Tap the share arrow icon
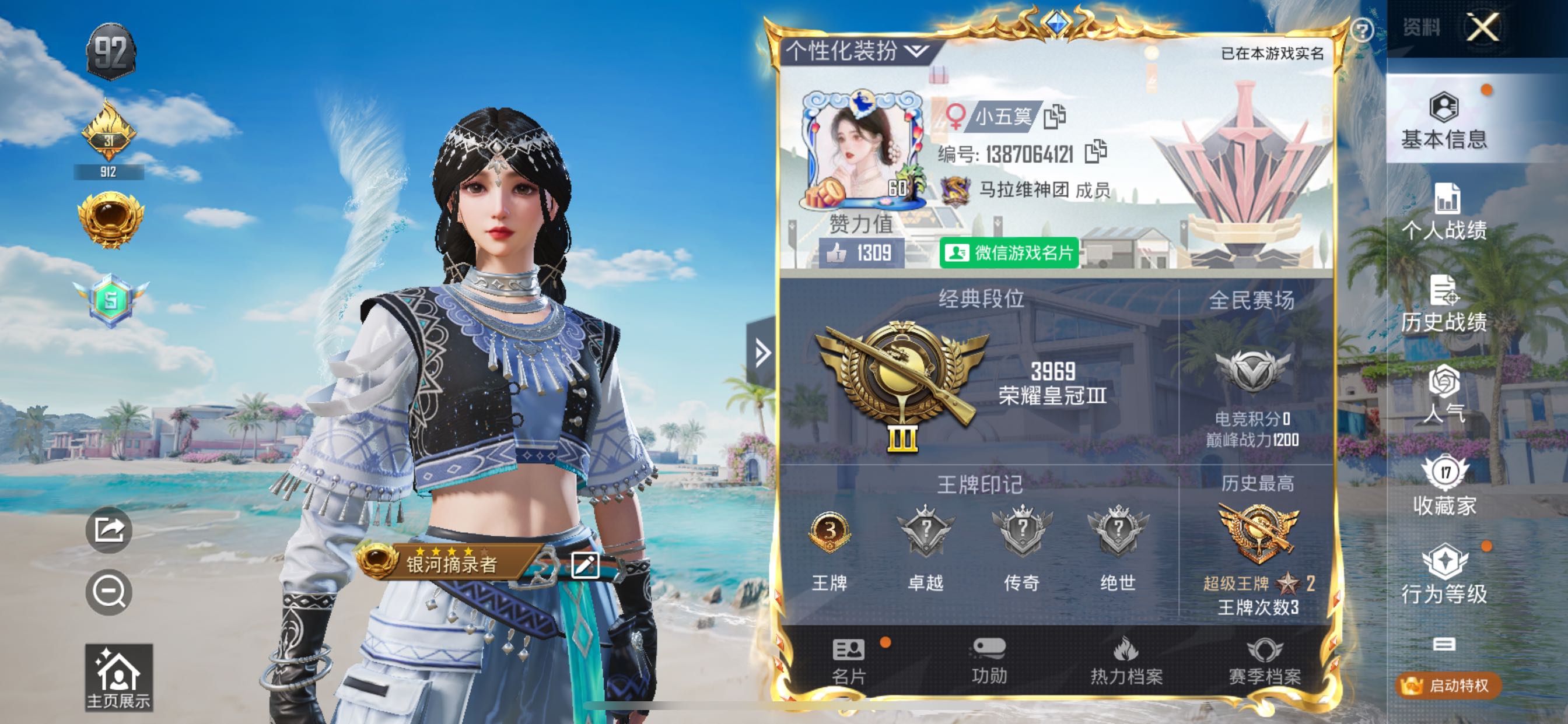 click(x=109, y=529)
